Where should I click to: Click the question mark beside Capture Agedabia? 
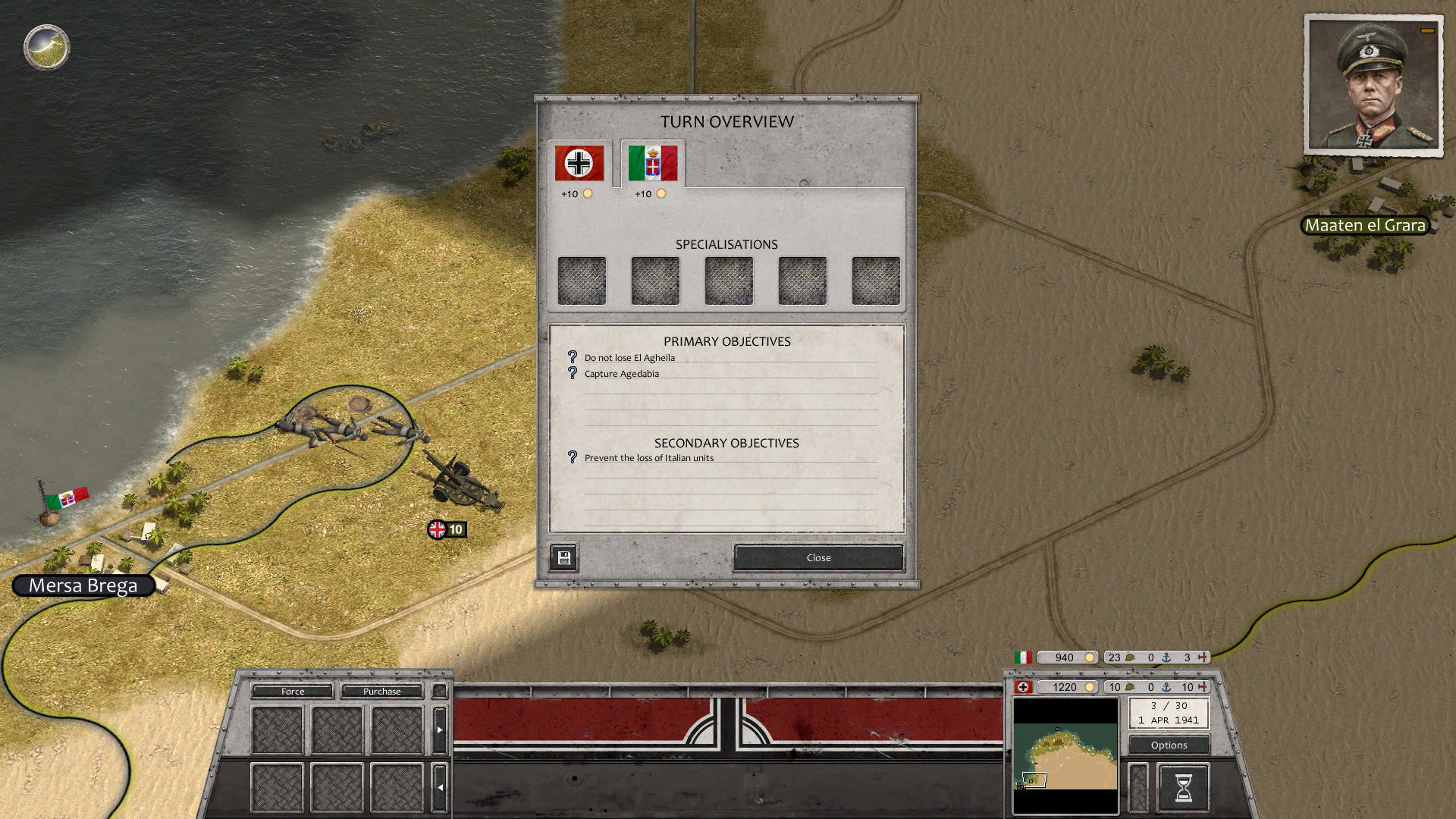coord(571,372)
